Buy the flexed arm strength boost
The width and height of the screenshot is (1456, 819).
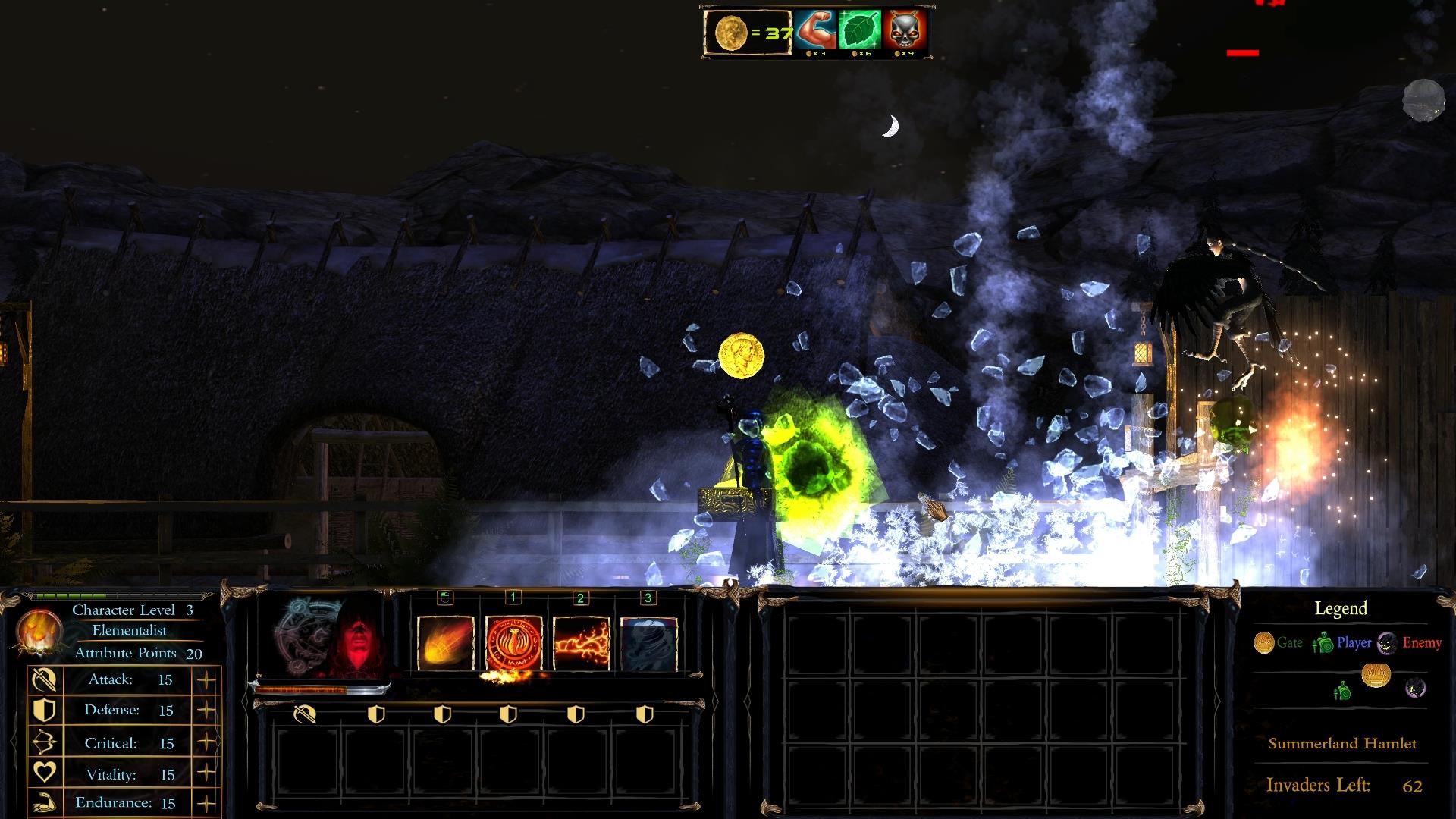pyautogui.click(x=816, y=30)
